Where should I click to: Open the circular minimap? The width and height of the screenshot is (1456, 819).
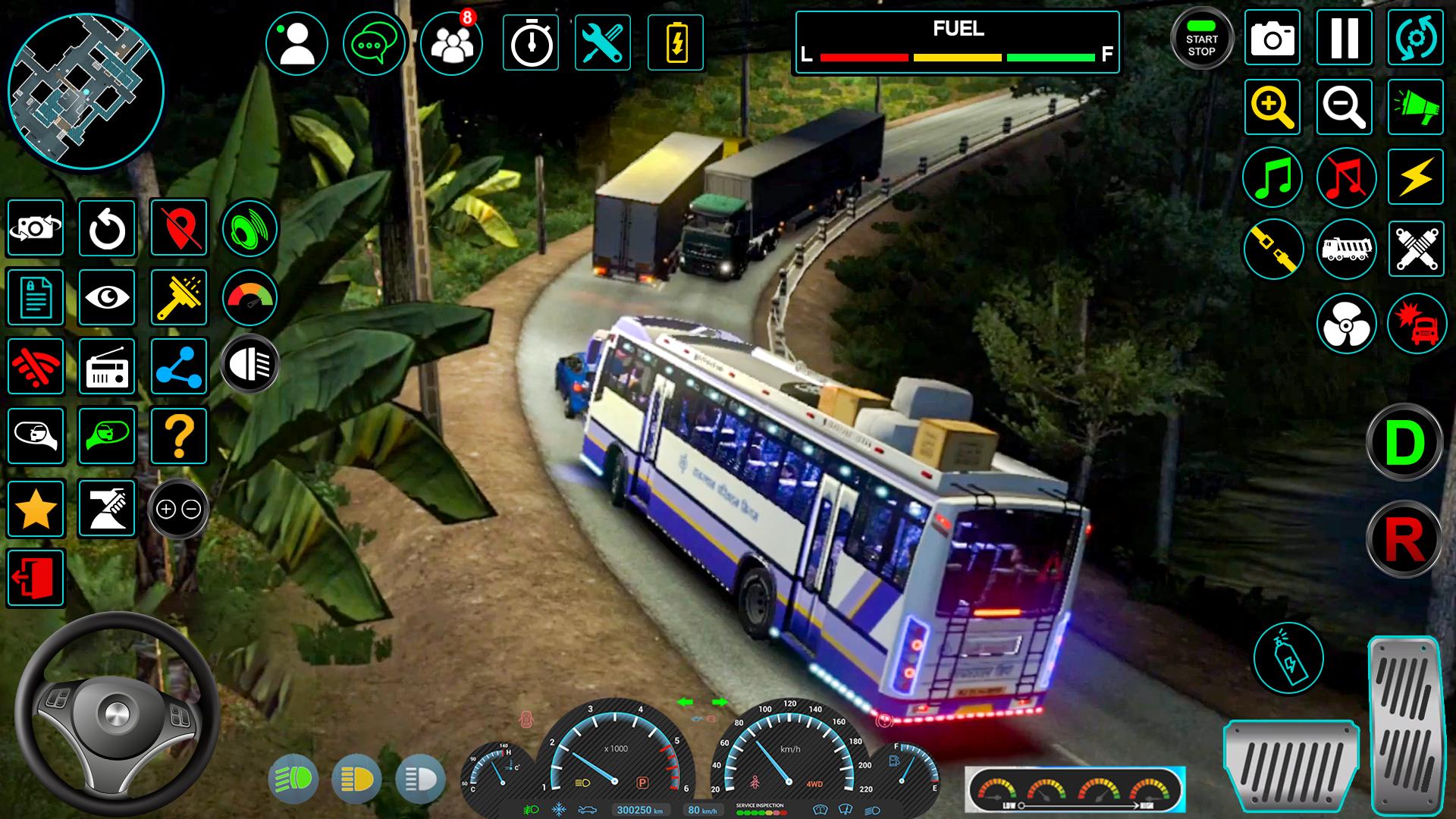coord(86,91)
